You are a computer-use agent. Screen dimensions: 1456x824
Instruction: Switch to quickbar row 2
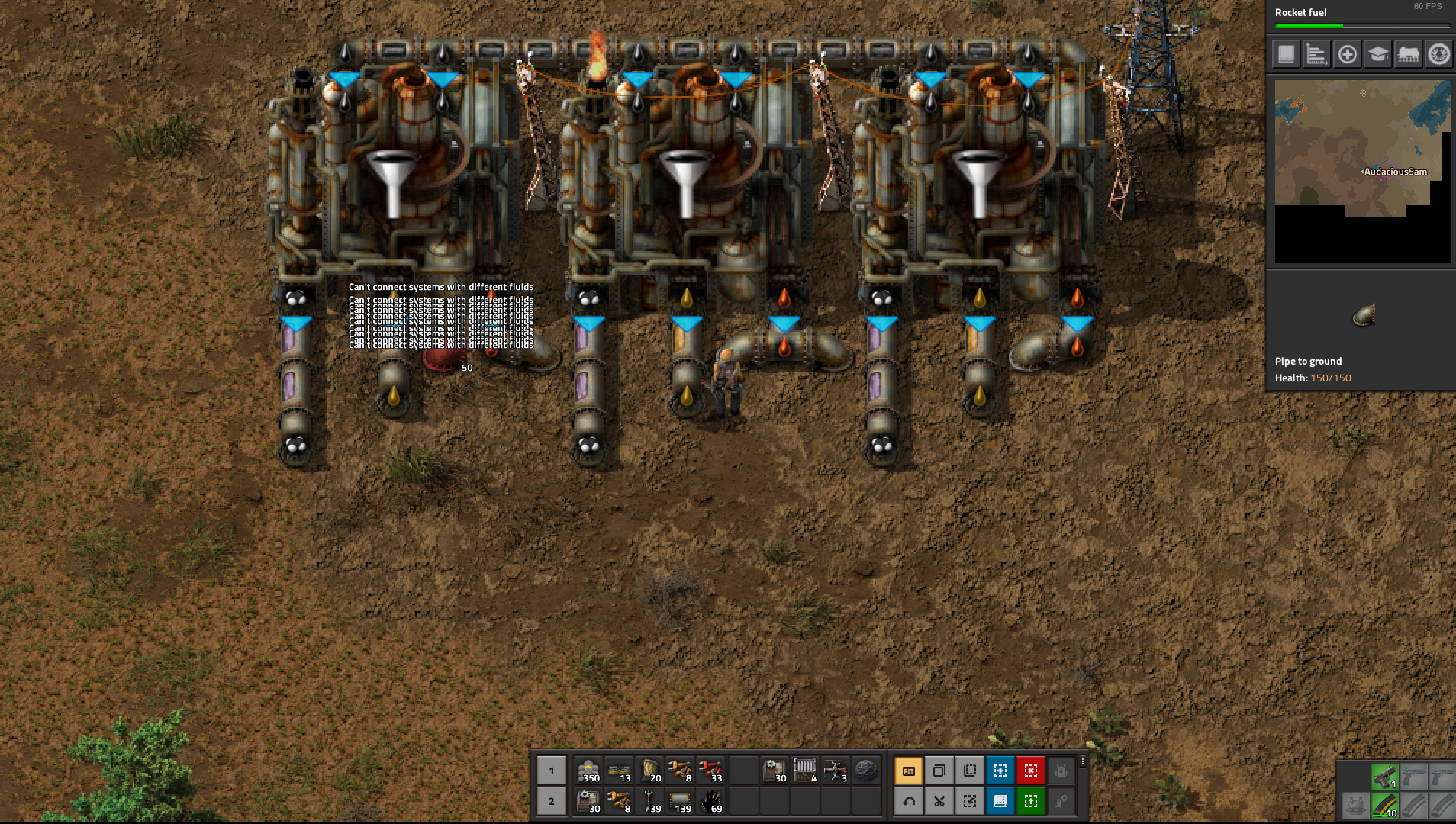(x=552, y=801)
